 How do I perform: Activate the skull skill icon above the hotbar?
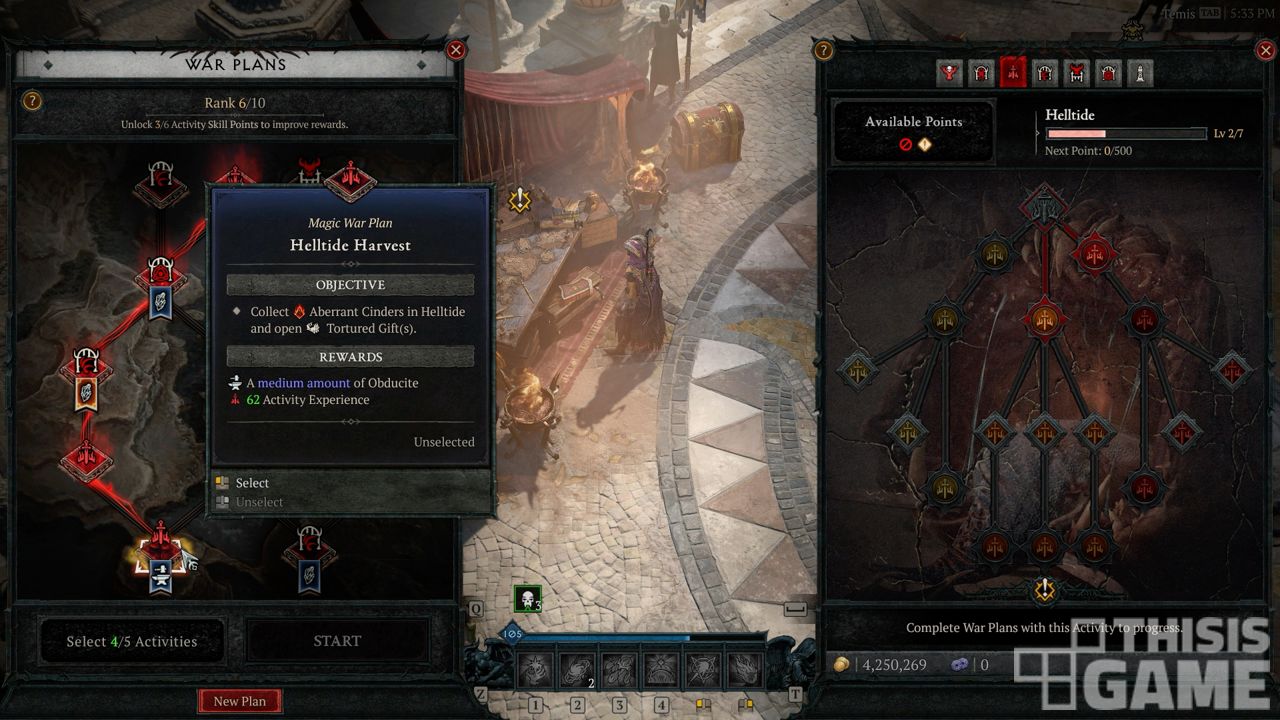527,600
